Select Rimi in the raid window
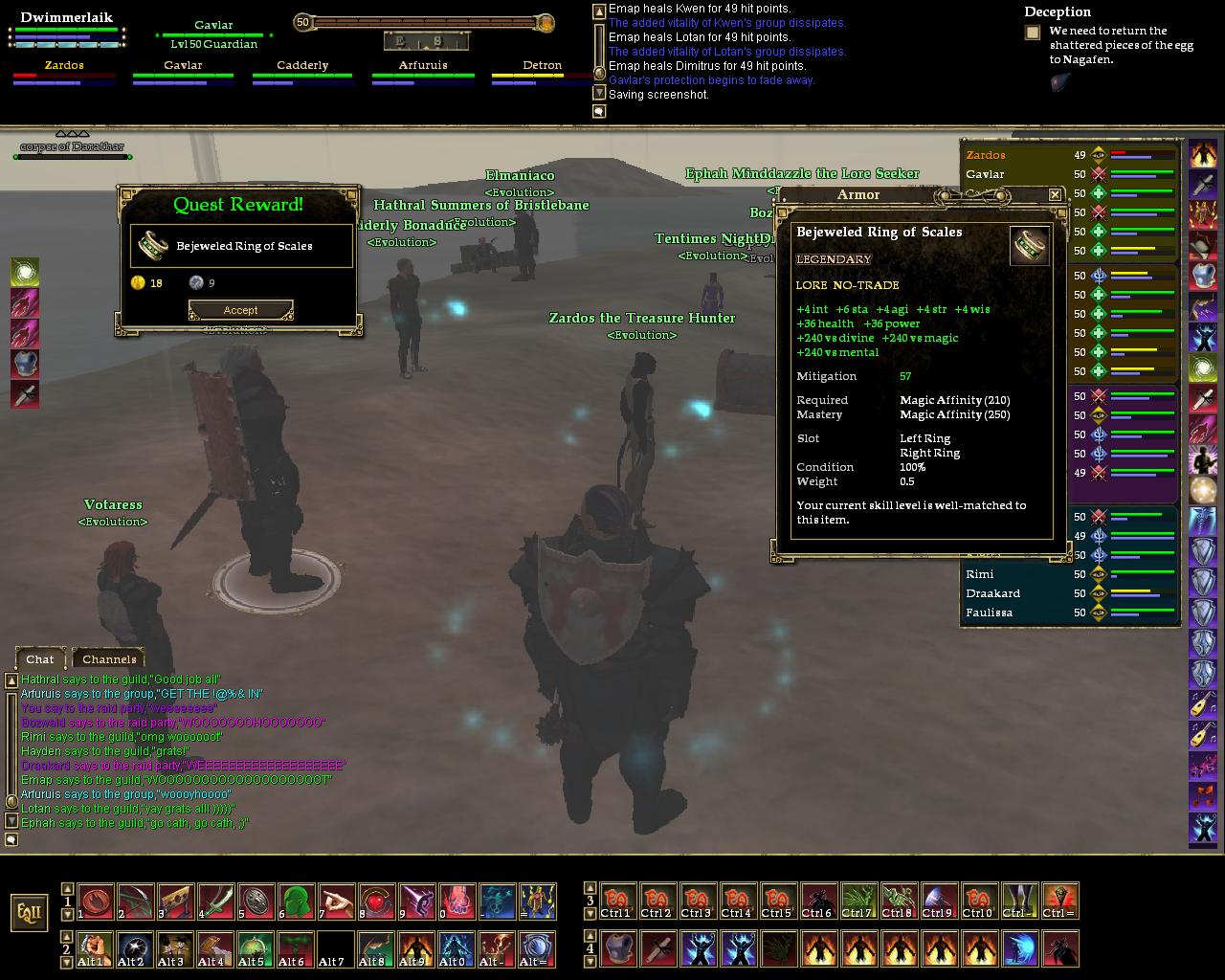Image resolution: width=1225 pixels, height=980 pixels. point(979,574)
